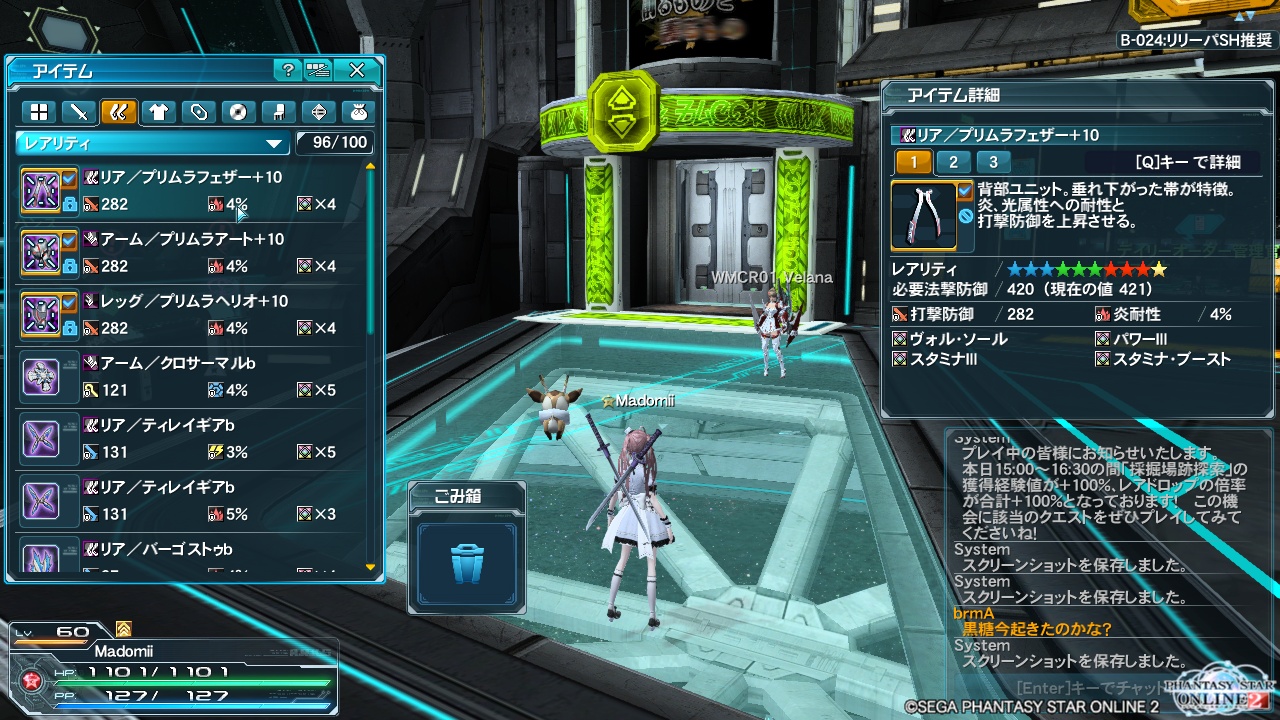Image resolution: width=1280 pixels, height=720 pixels.
Task: Switch to the chair furniture tab
Action: point(279,112)
